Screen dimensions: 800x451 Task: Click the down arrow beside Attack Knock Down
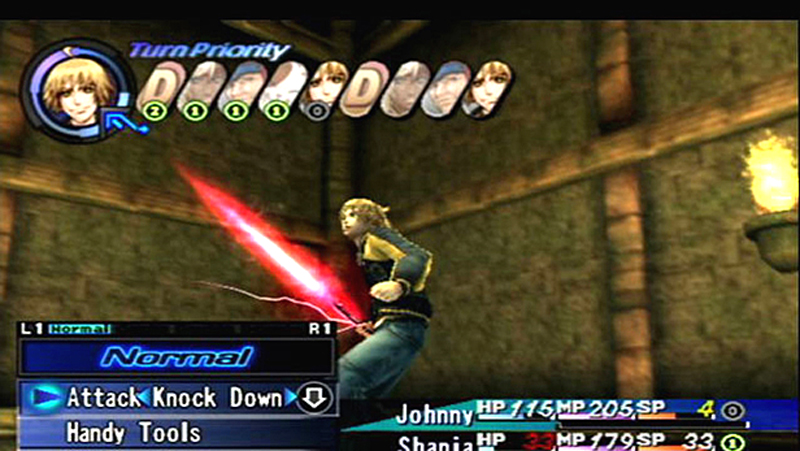pos(316,398)
